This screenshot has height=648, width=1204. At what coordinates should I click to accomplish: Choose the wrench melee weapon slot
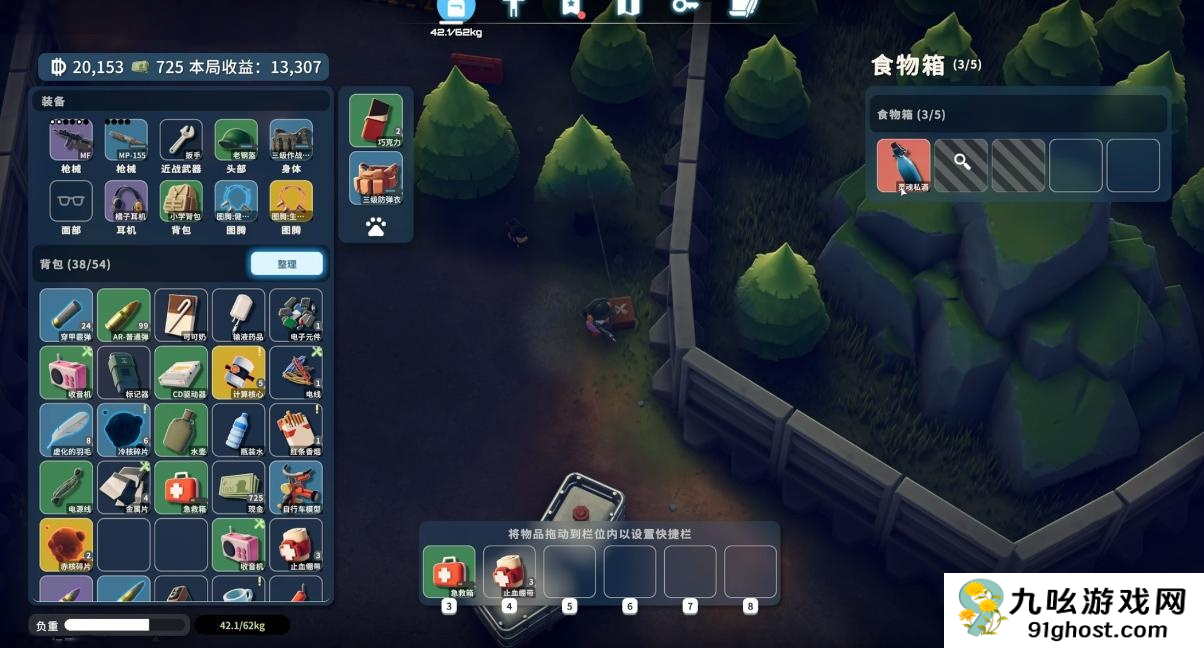pyautogui.click(x=181, y=141)
